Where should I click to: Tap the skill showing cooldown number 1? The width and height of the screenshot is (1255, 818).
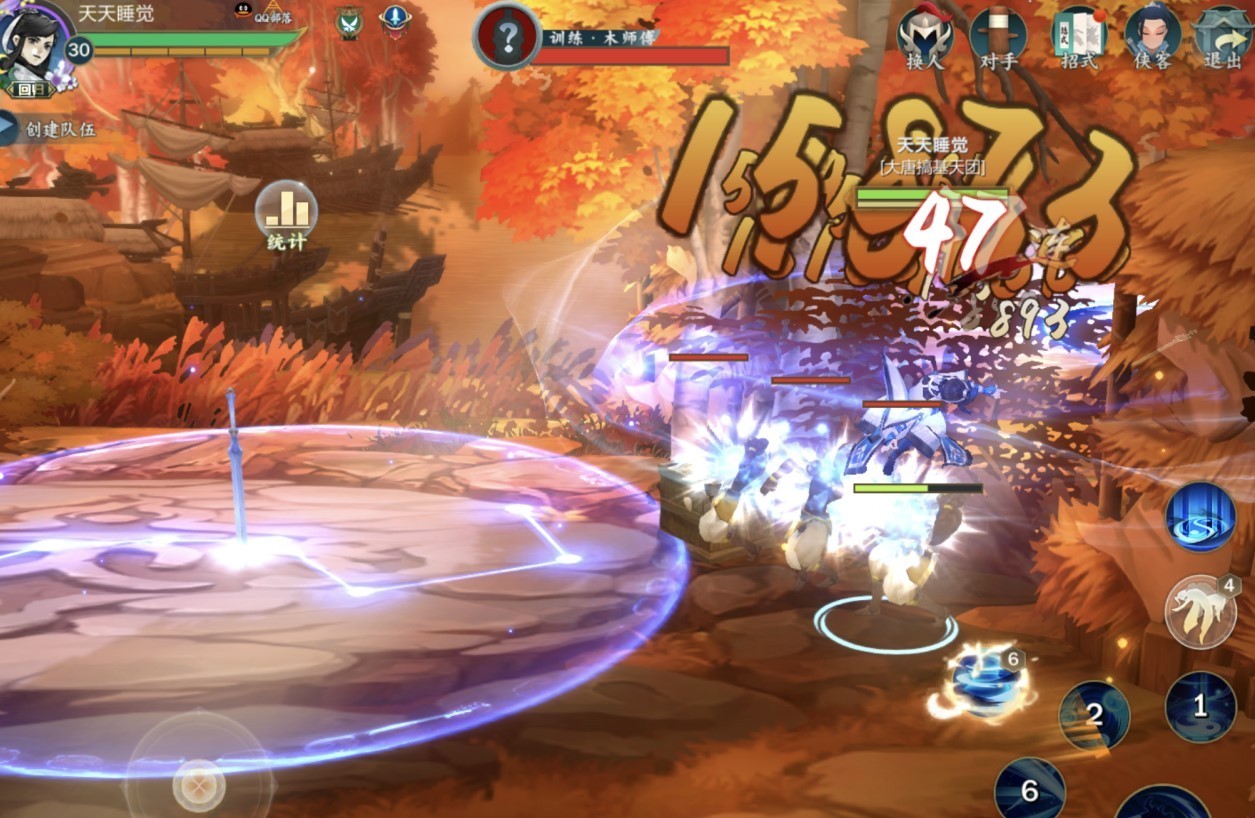click(1200, 707)
